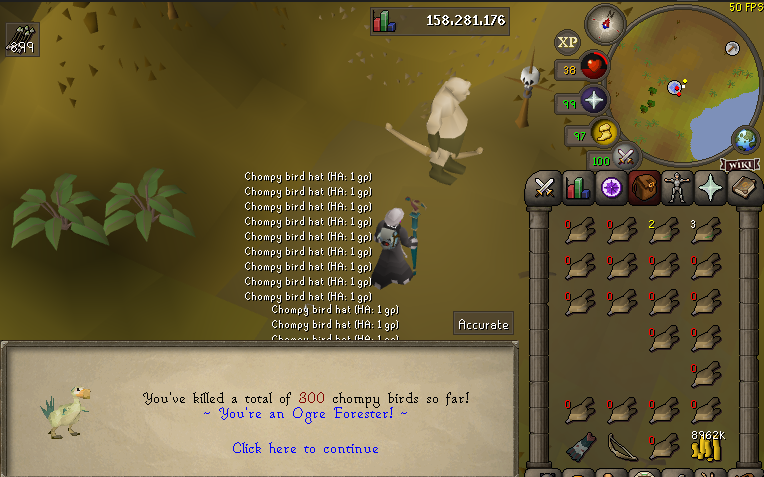Select the ogre bow in inventory
764x477 pixels.
(x=622, y=444)
